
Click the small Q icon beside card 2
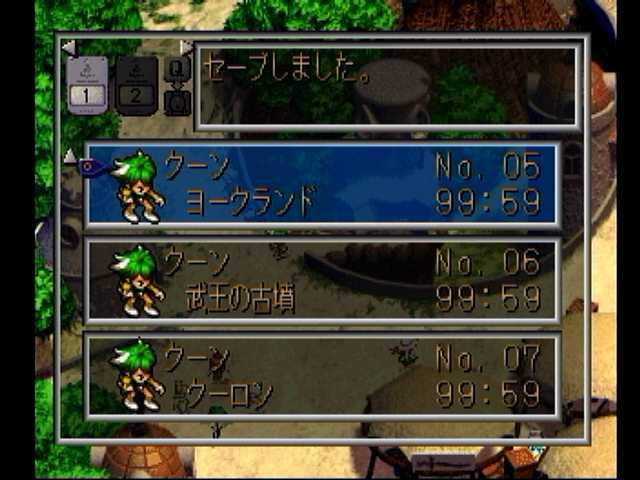point(176,69)
